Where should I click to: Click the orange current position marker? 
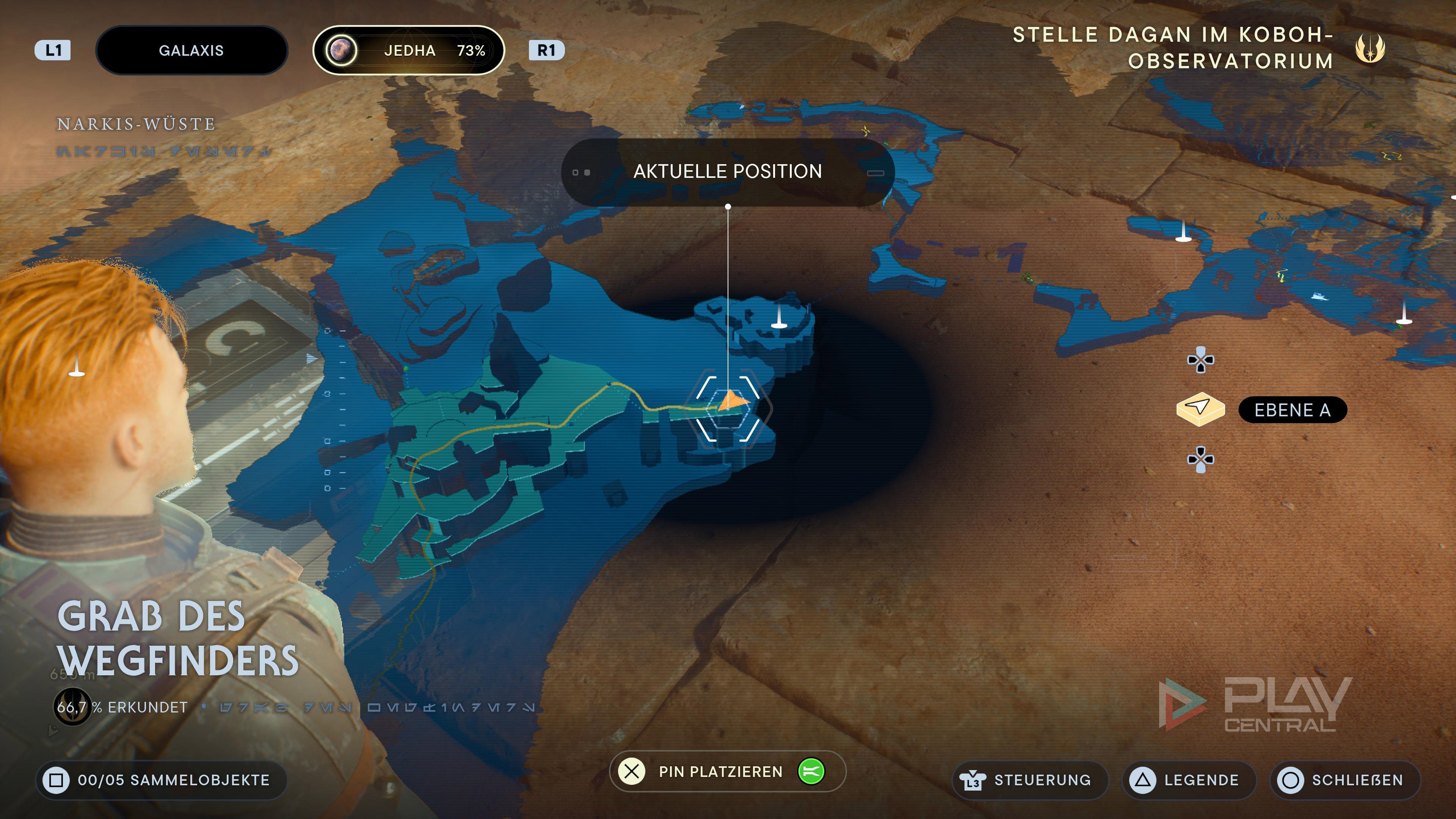point(733,401)
